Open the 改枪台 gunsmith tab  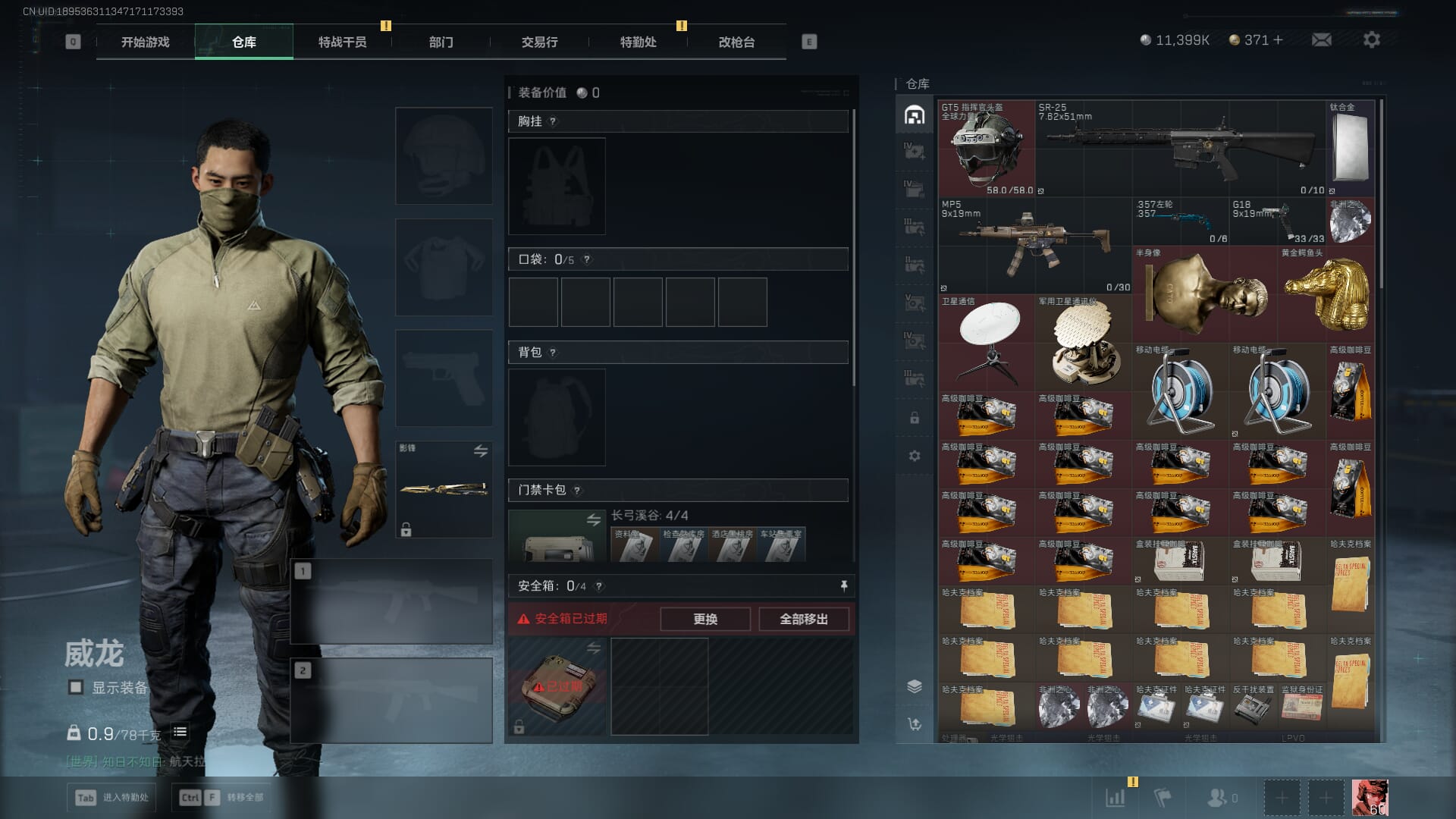click(x=736, y=42)
